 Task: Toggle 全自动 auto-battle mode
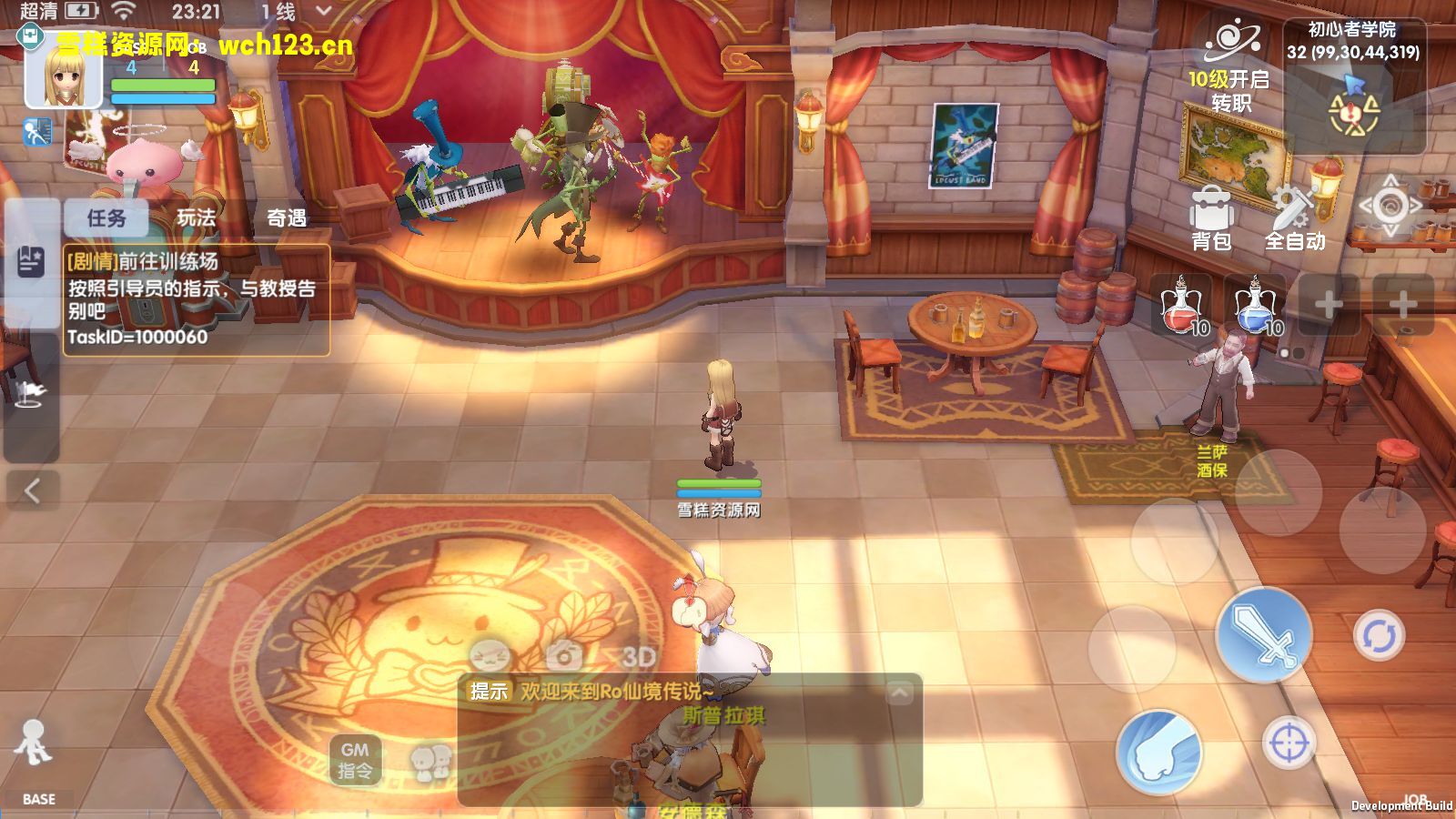[1294, 218]
